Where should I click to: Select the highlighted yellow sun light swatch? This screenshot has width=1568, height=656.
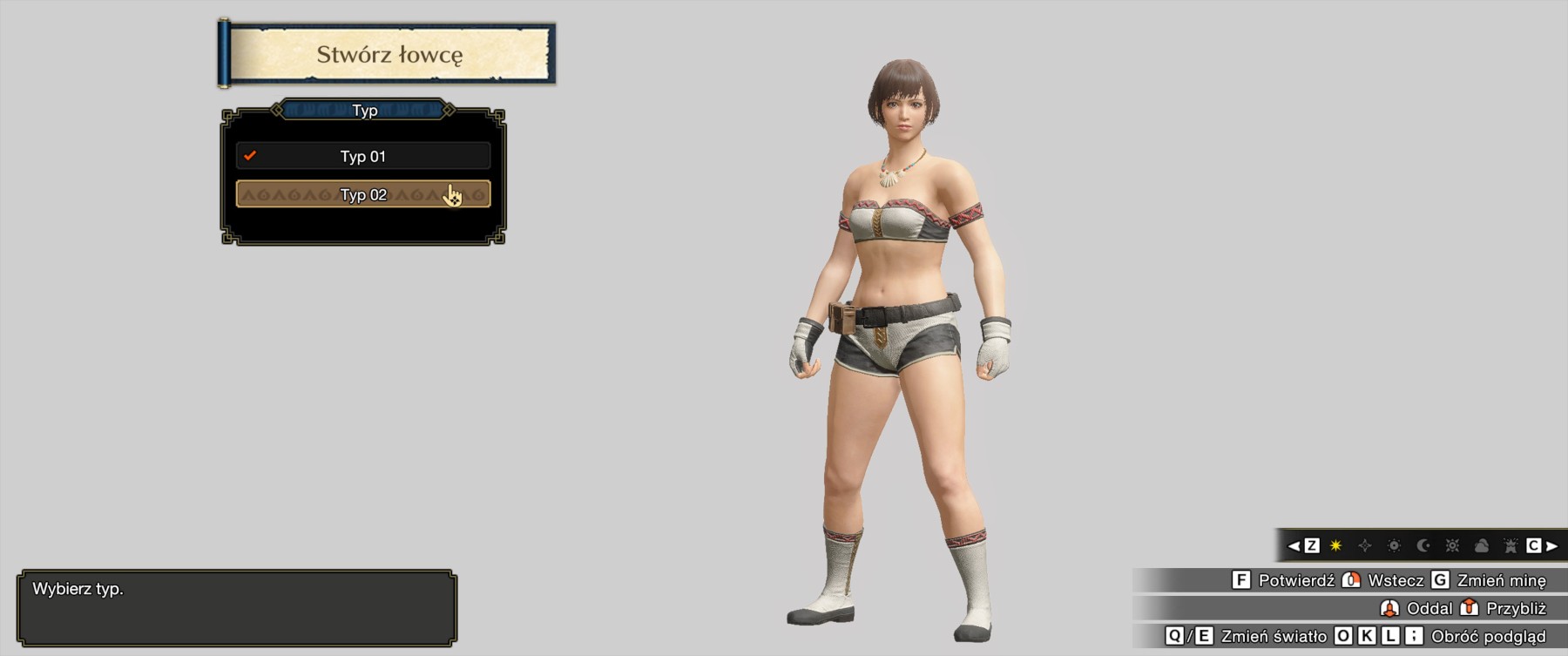point(1334,546)
